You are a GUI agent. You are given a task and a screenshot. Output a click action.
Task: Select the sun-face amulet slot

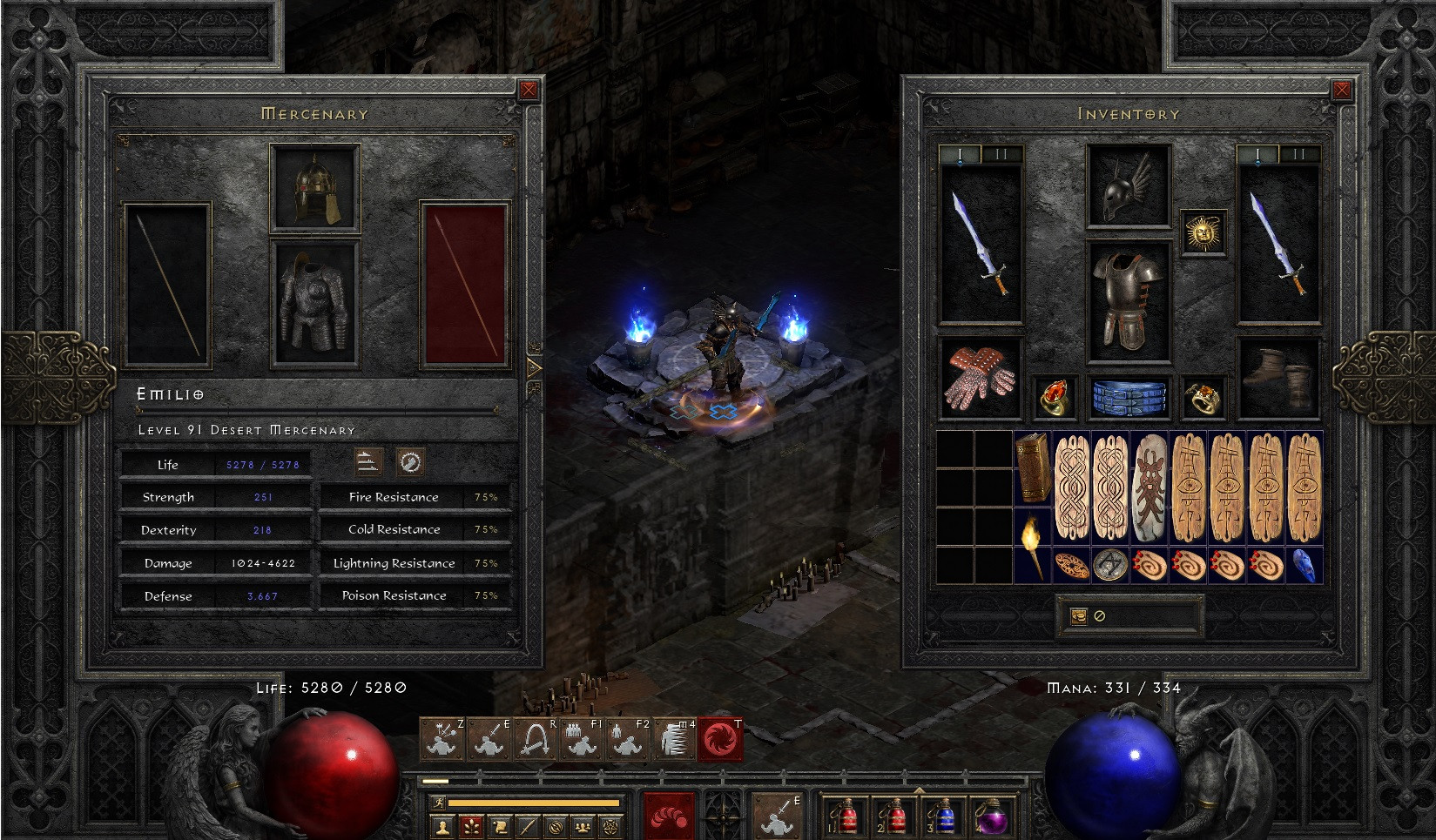tap(1203, 232)
